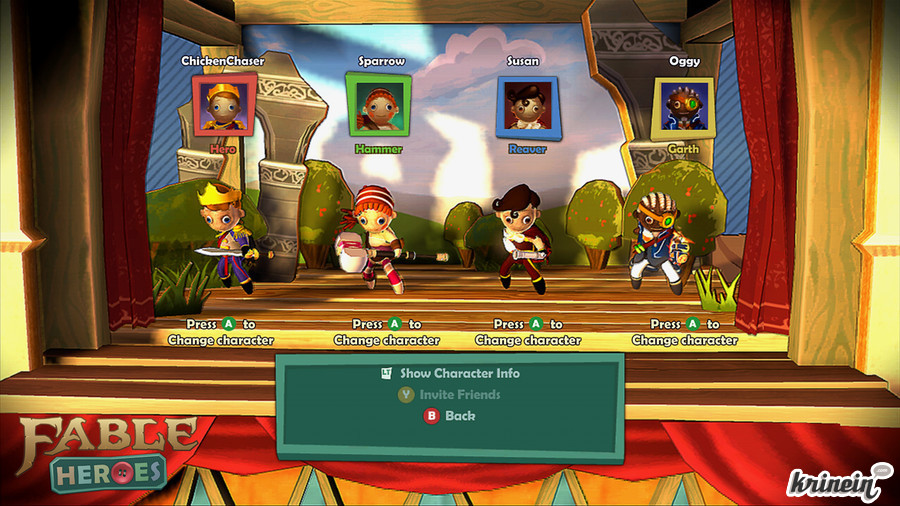
Task: Show Character Info
Action: point(459,373)
